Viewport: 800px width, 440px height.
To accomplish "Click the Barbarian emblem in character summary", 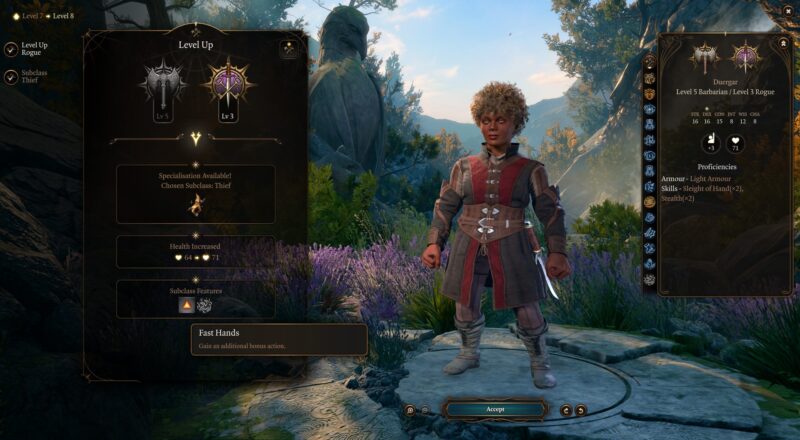I will click(x=704, y=56).
